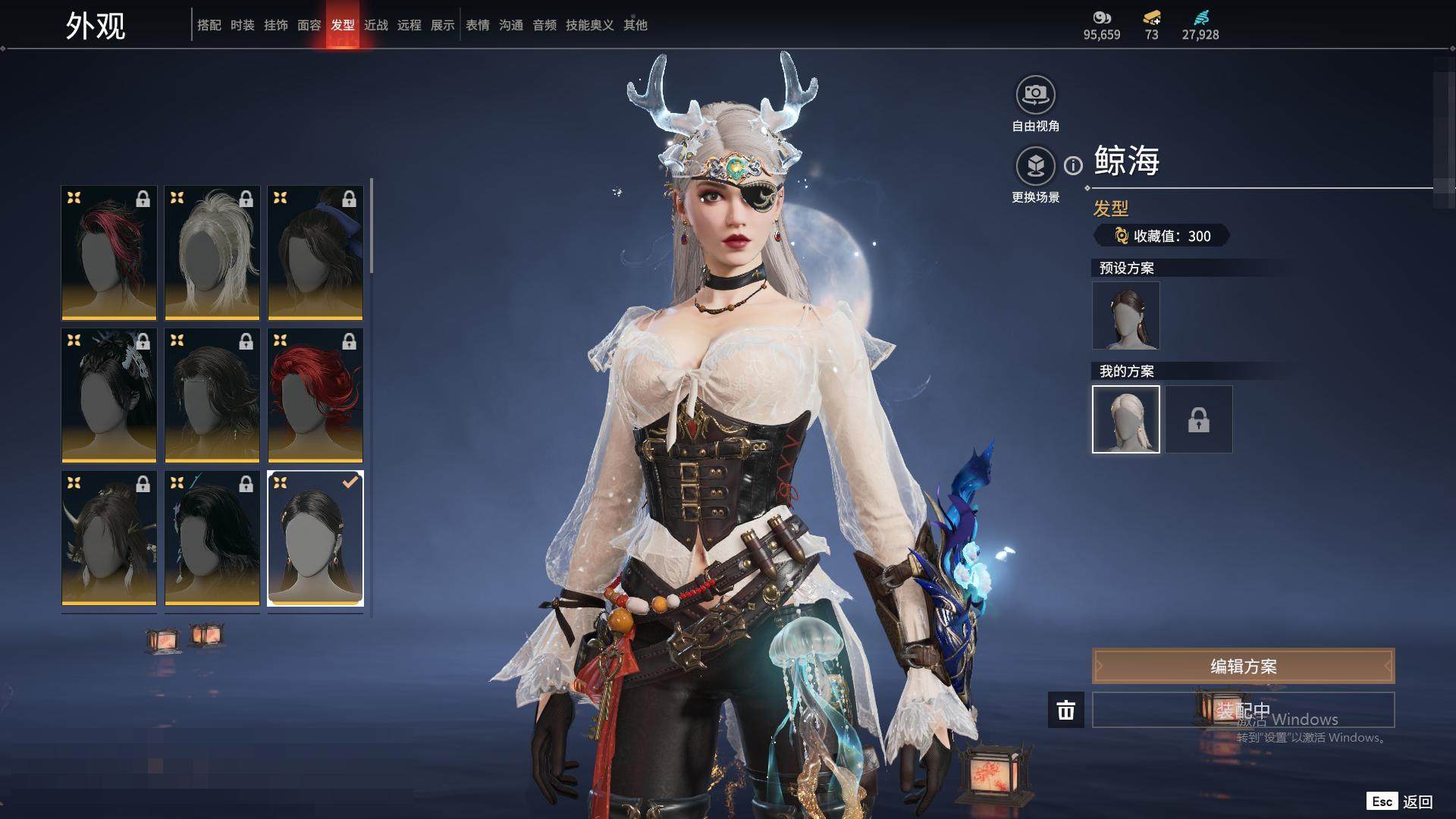Open the 搭配 tab

209,25
